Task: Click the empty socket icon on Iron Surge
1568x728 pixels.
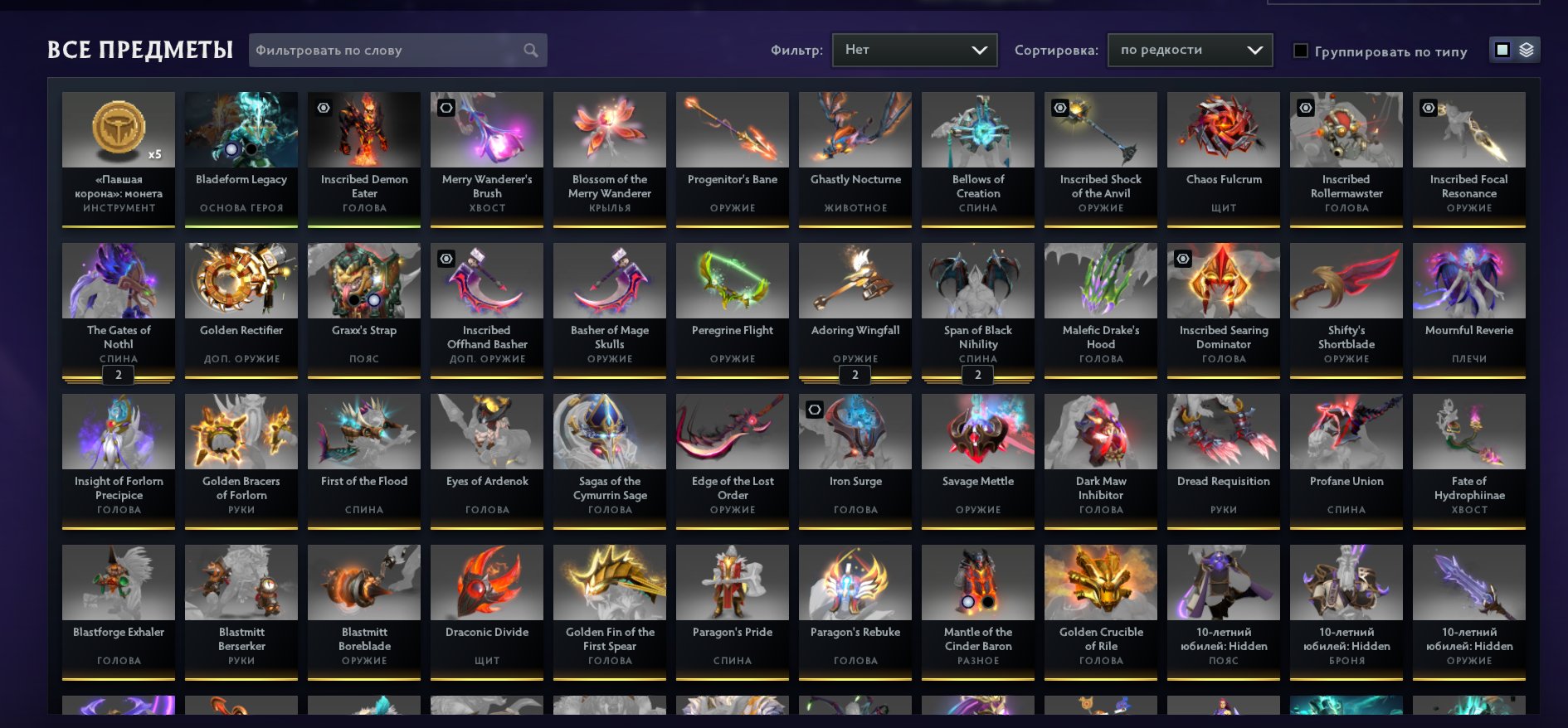Action: pos(815,410)
